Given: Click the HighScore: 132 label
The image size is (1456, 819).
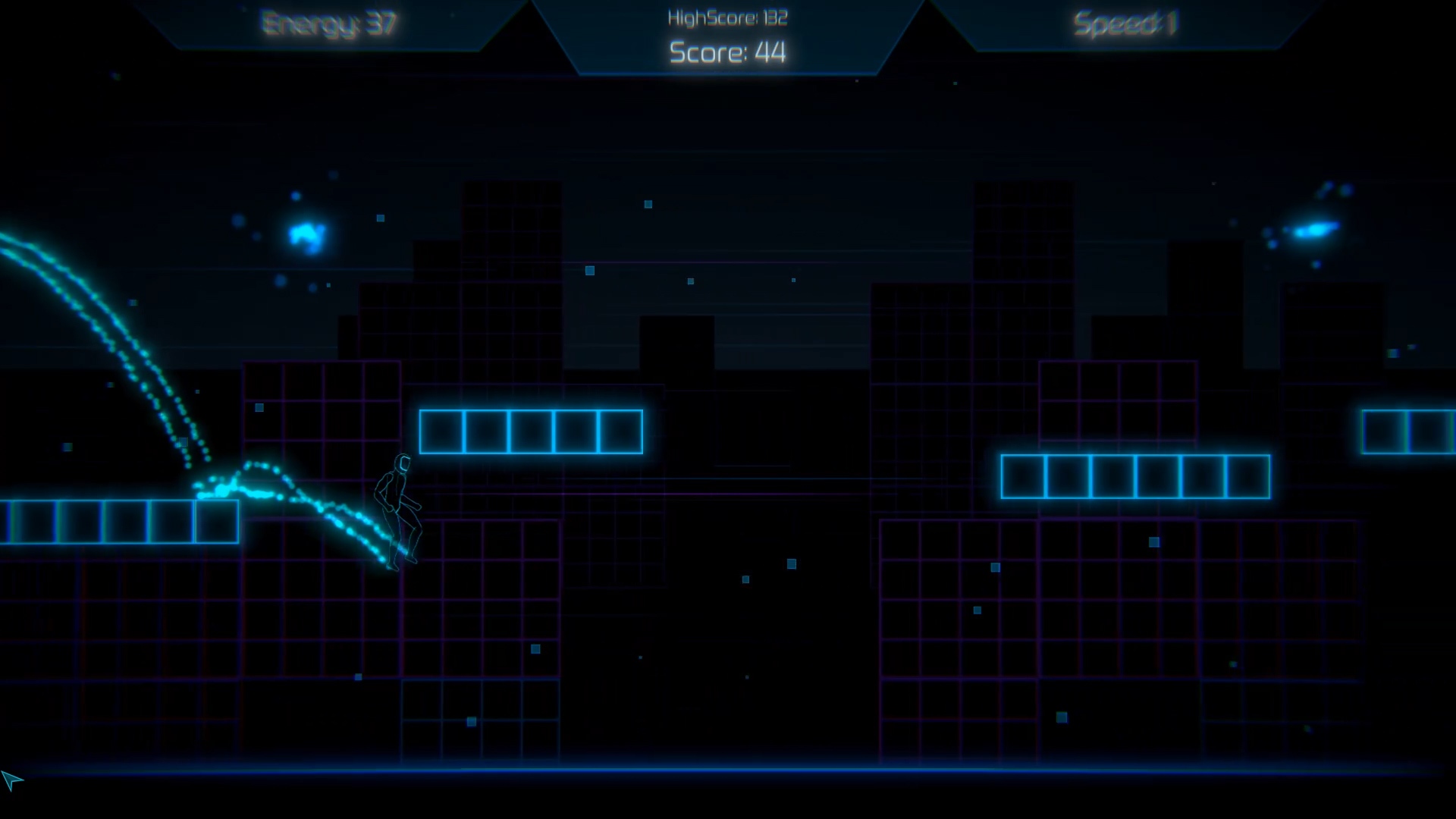Looking at the screenshot, I should 726,17.
